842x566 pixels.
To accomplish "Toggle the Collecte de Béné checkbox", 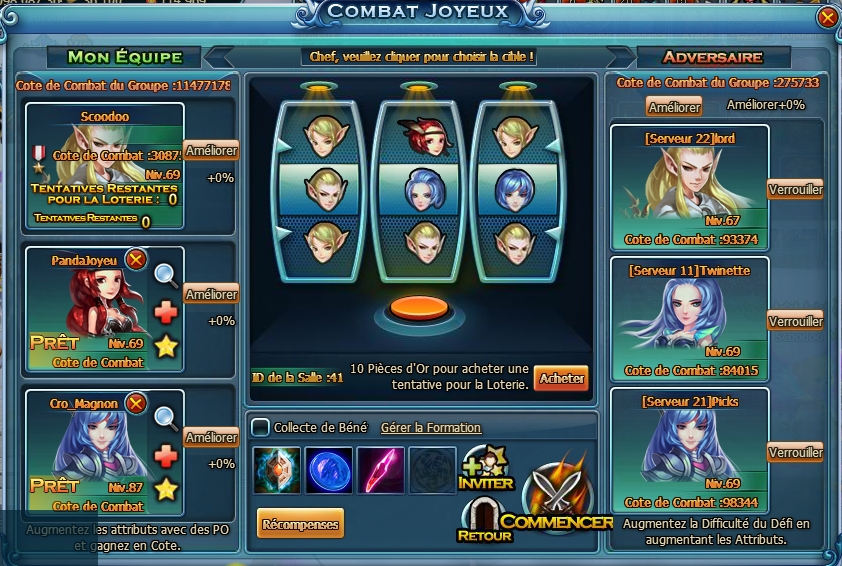I will coord(260,428).
